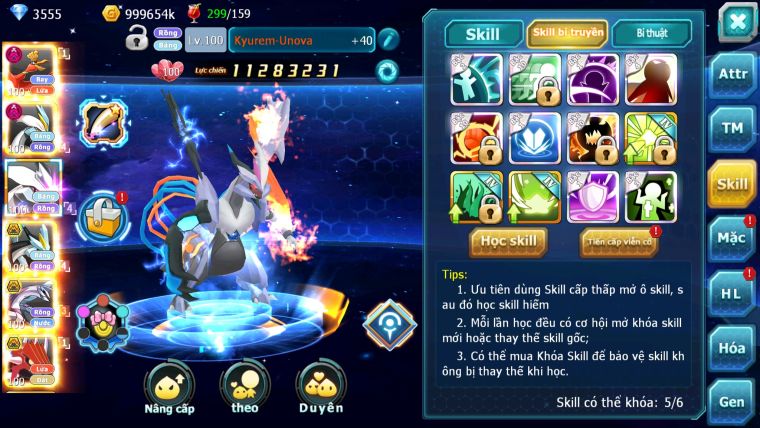The image size is (760, 428).
Task: Switch to the Gen side tab
Action: (732, 401)
